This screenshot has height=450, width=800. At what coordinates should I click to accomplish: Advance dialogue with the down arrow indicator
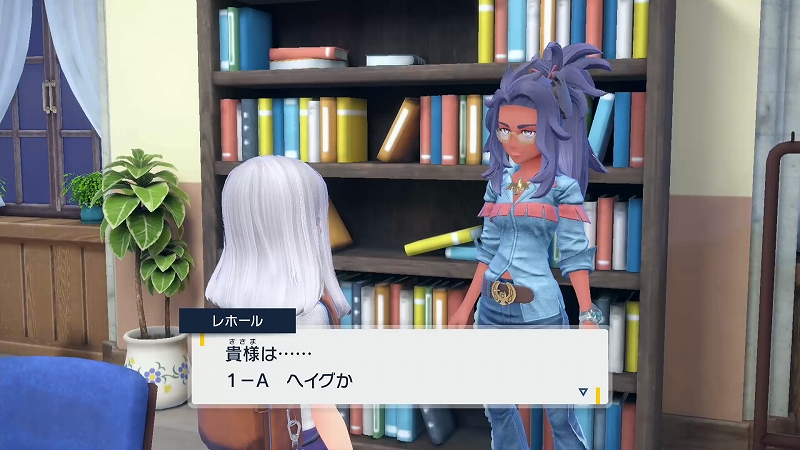point(583,392)
